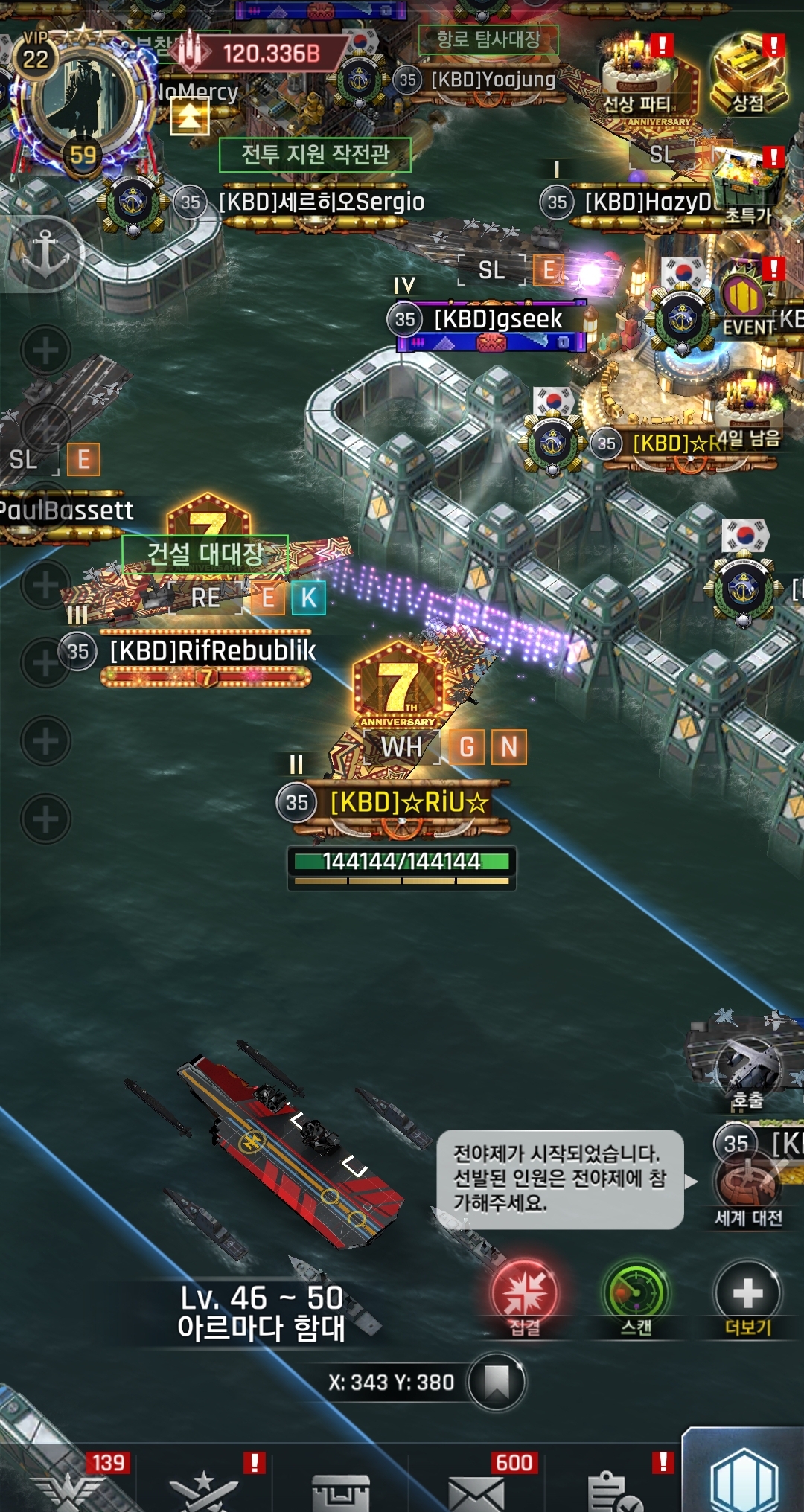The image size is (804, 1512).
Task: Tap the anchor button on the left
Action: tap(45, 254)
